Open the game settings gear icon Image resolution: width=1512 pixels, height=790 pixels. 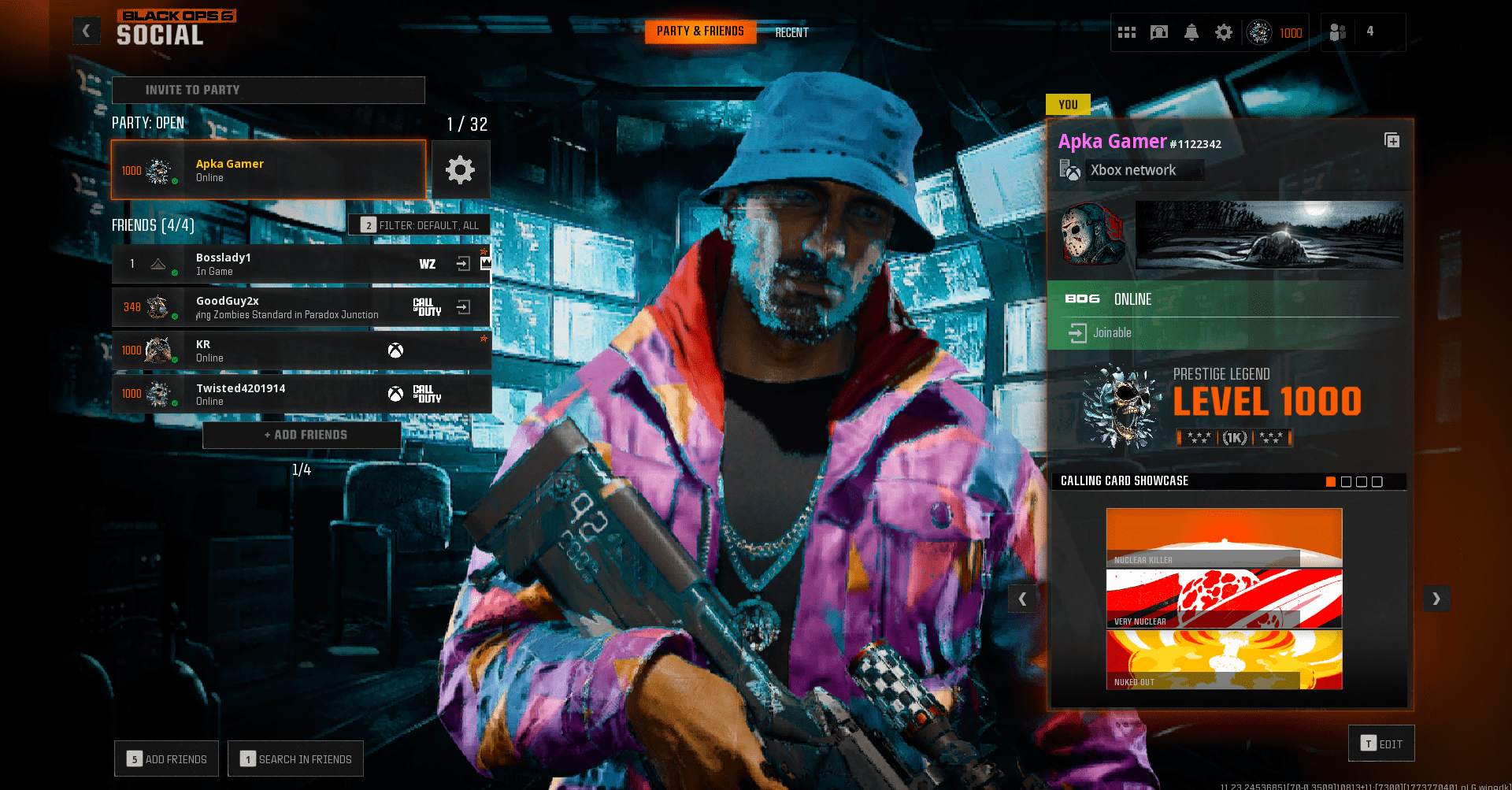click(x=1223, y=32)
